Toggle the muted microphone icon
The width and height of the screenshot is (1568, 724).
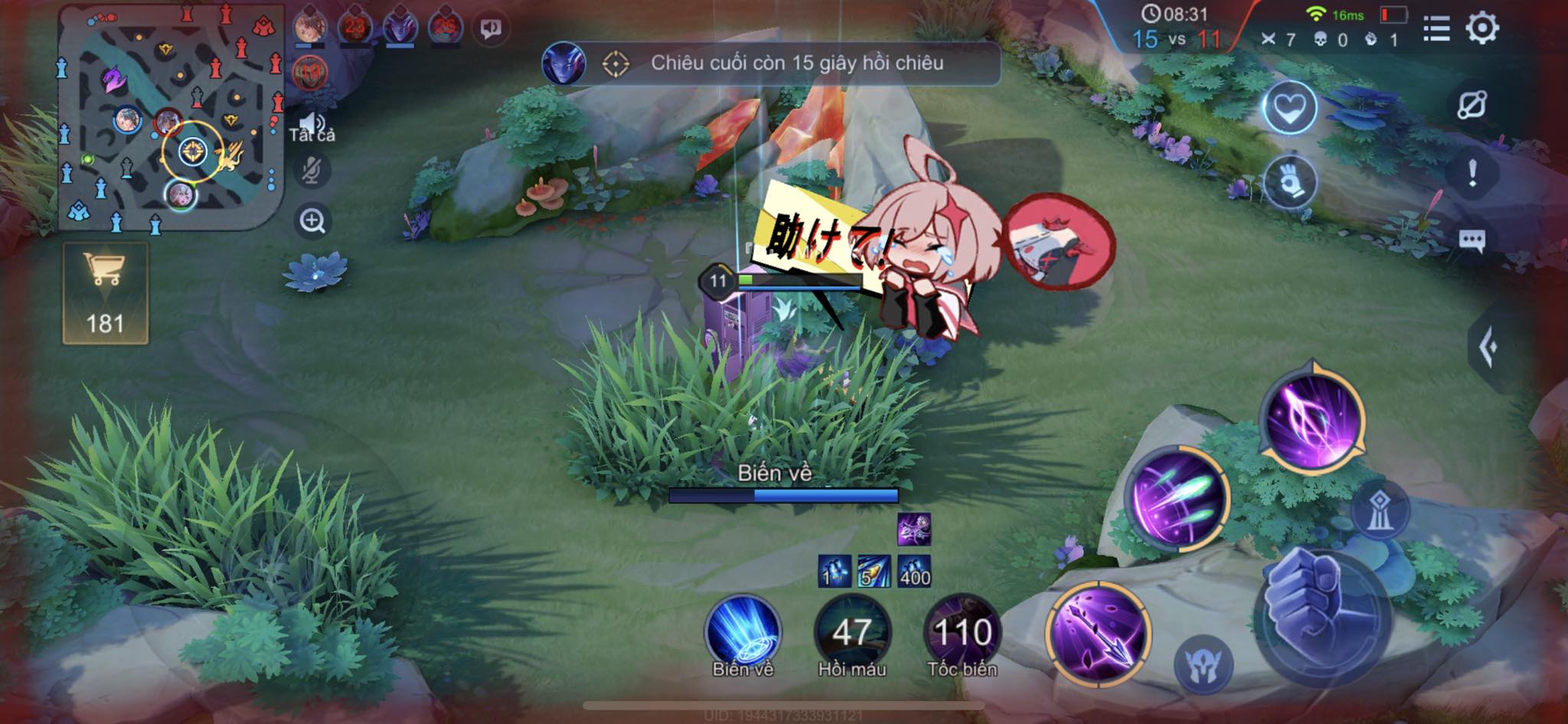[312, 171]
